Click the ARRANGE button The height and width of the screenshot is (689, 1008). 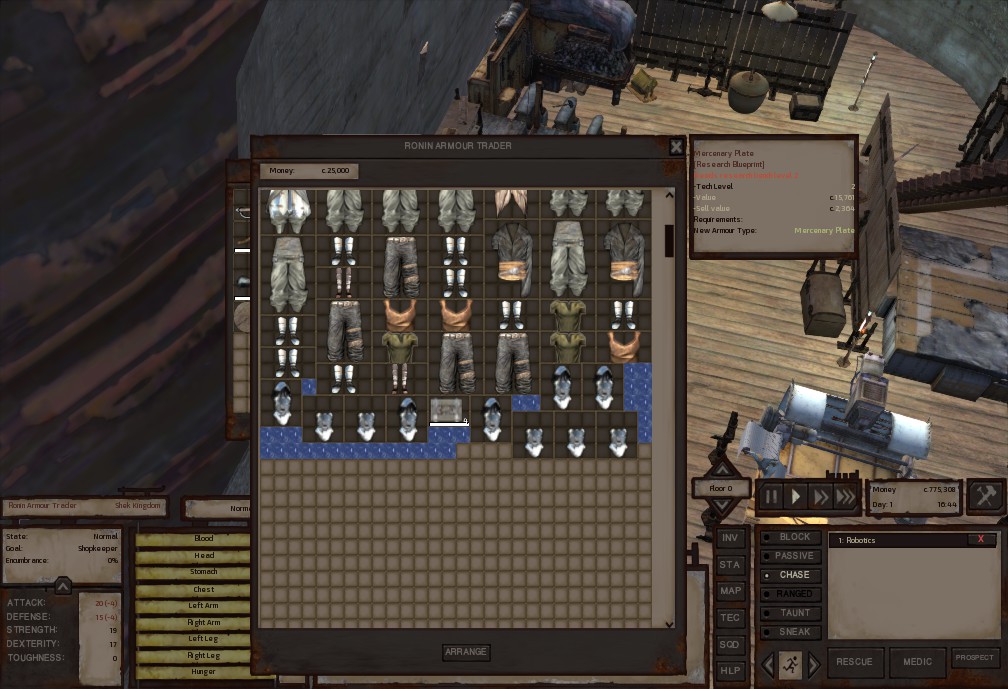[466, 652]
